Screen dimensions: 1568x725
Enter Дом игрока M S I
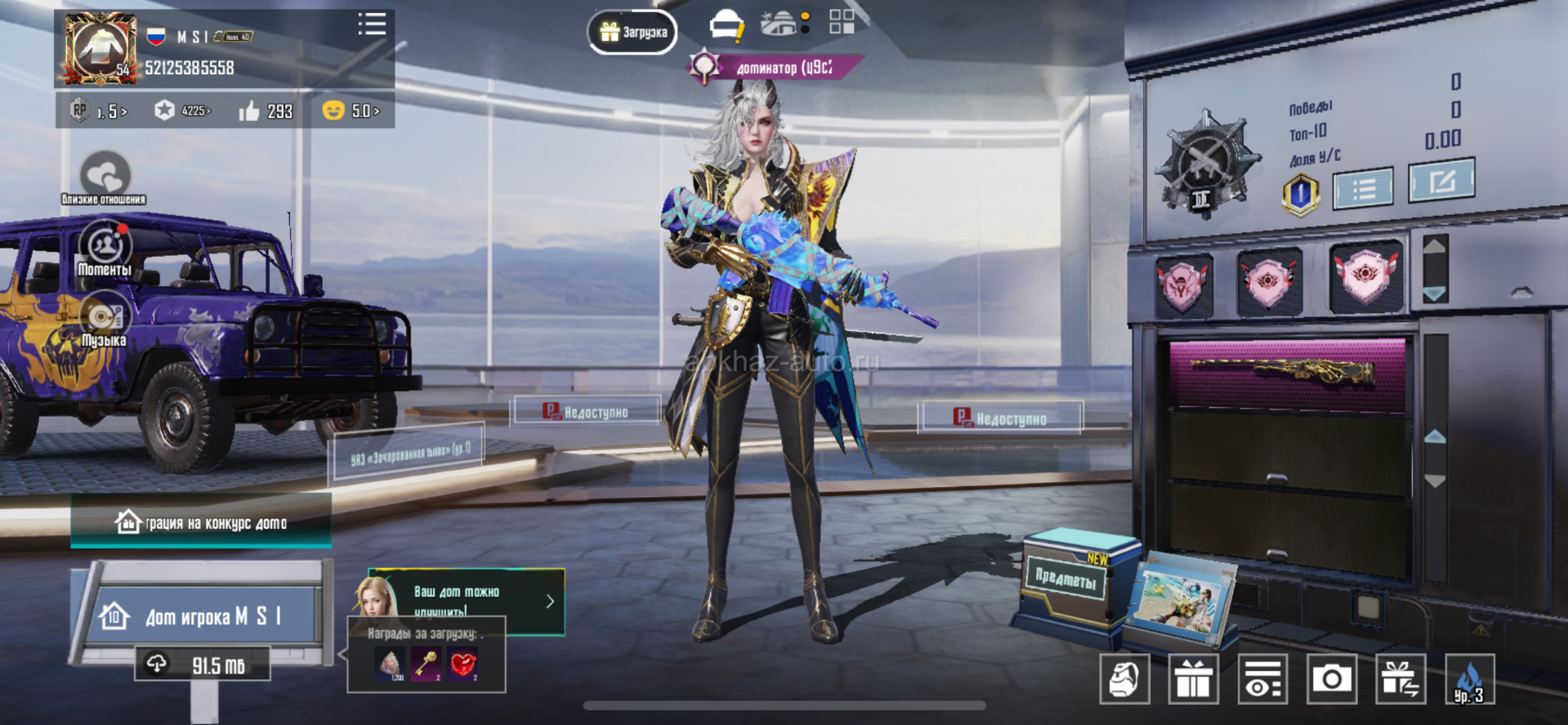point(204,615)
